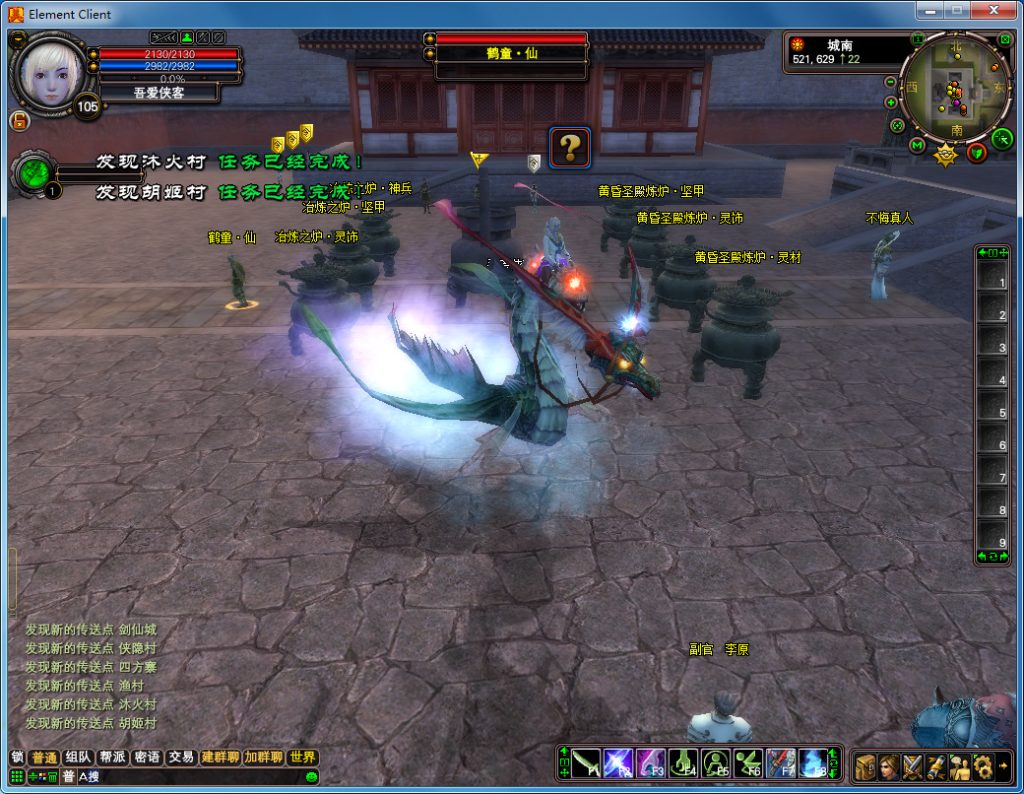Click the yellow question mark help button
Screen dimensions: 1024x794
pyautogui.click(x=569, y=148)
